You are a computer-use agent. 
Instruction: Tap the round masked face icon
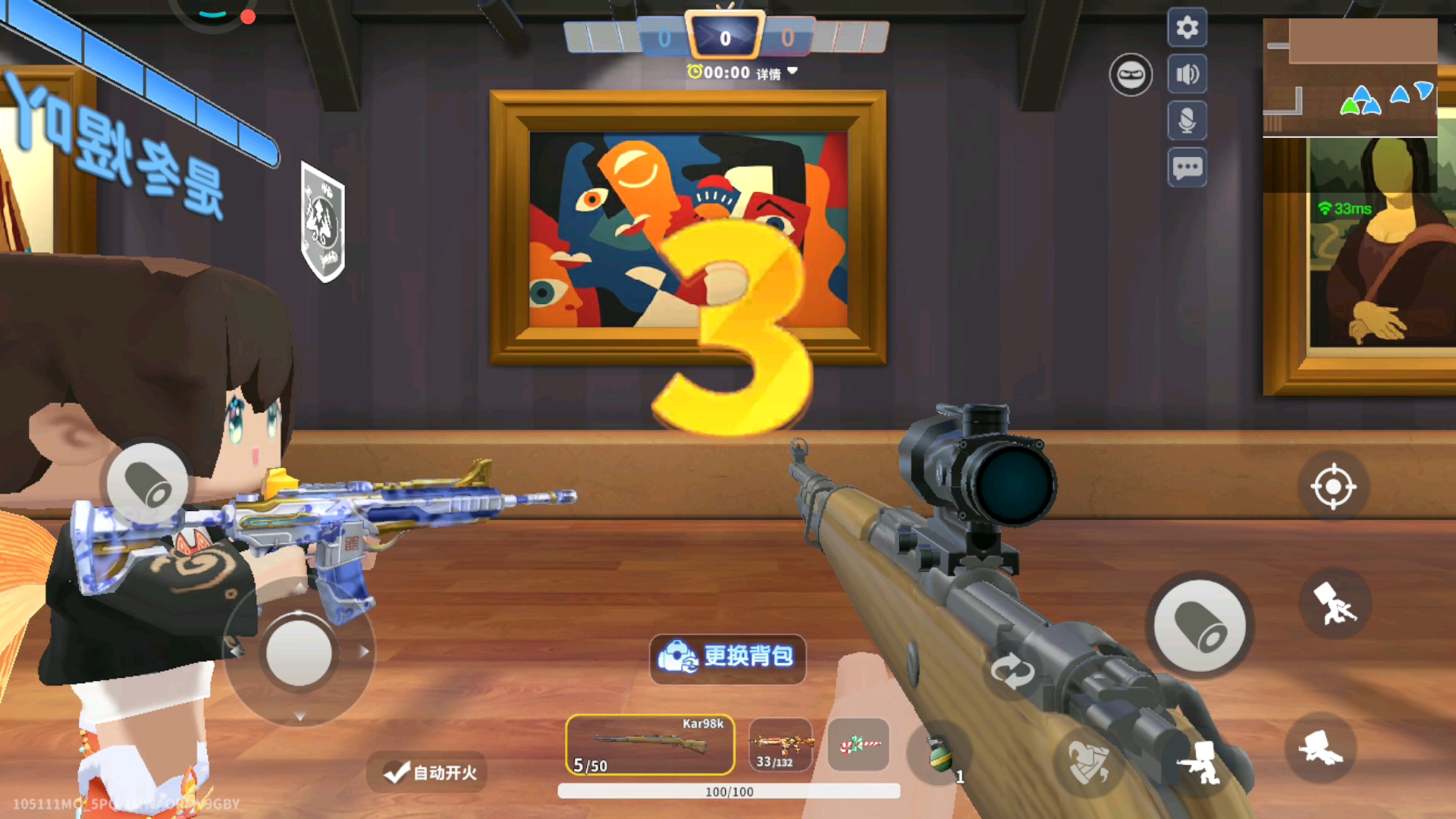point(1131,74)
